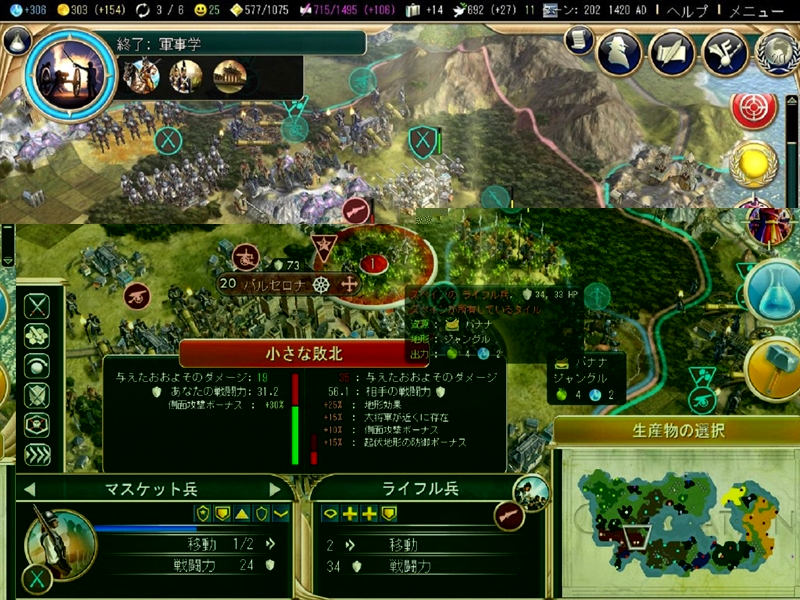Cycle to the previous unit with left arrow

(x=29, y=489)
